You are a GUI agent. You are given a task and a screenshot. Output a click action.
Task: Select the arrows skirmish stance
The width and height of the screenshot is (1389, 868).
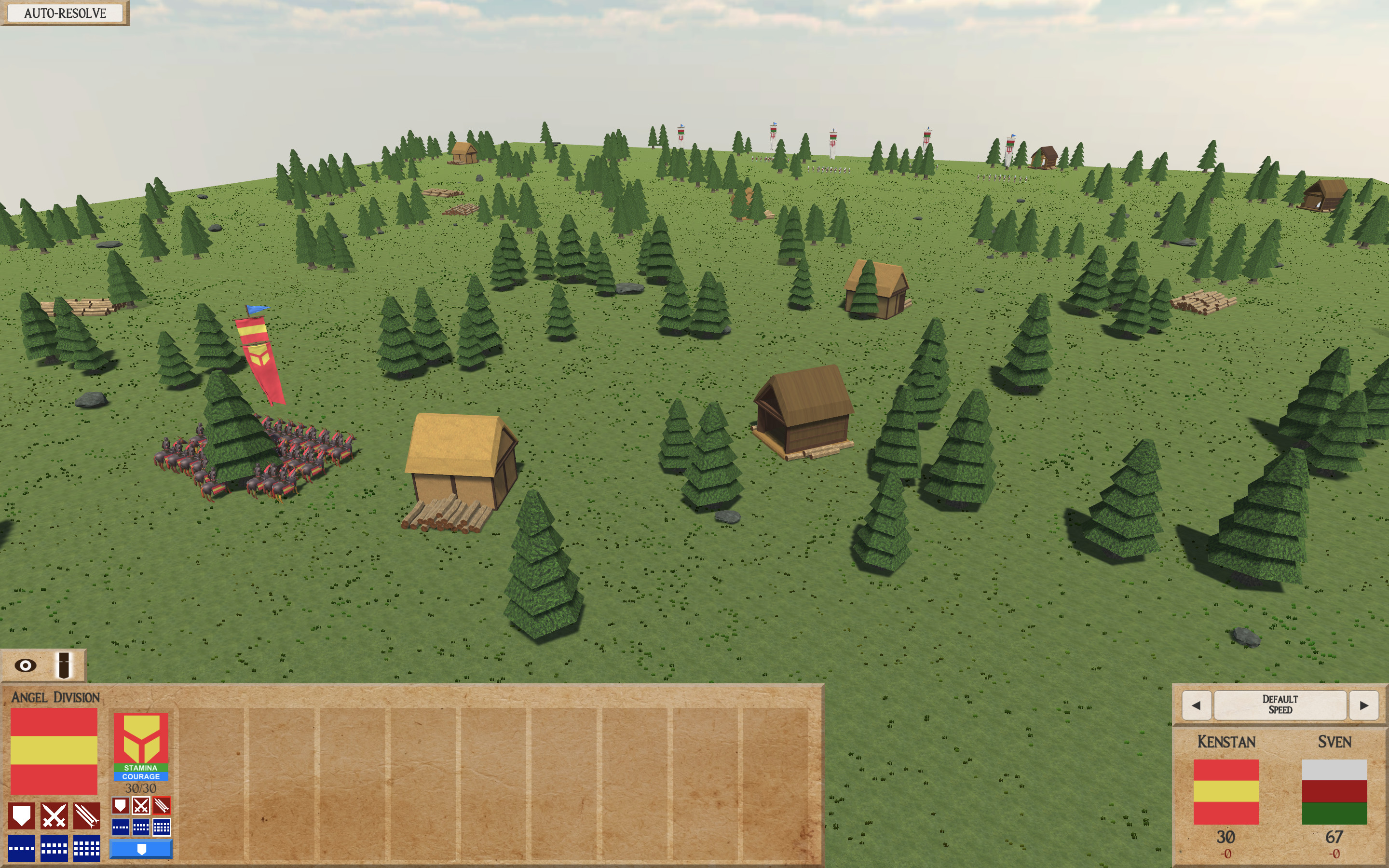[x=87, y=816]
